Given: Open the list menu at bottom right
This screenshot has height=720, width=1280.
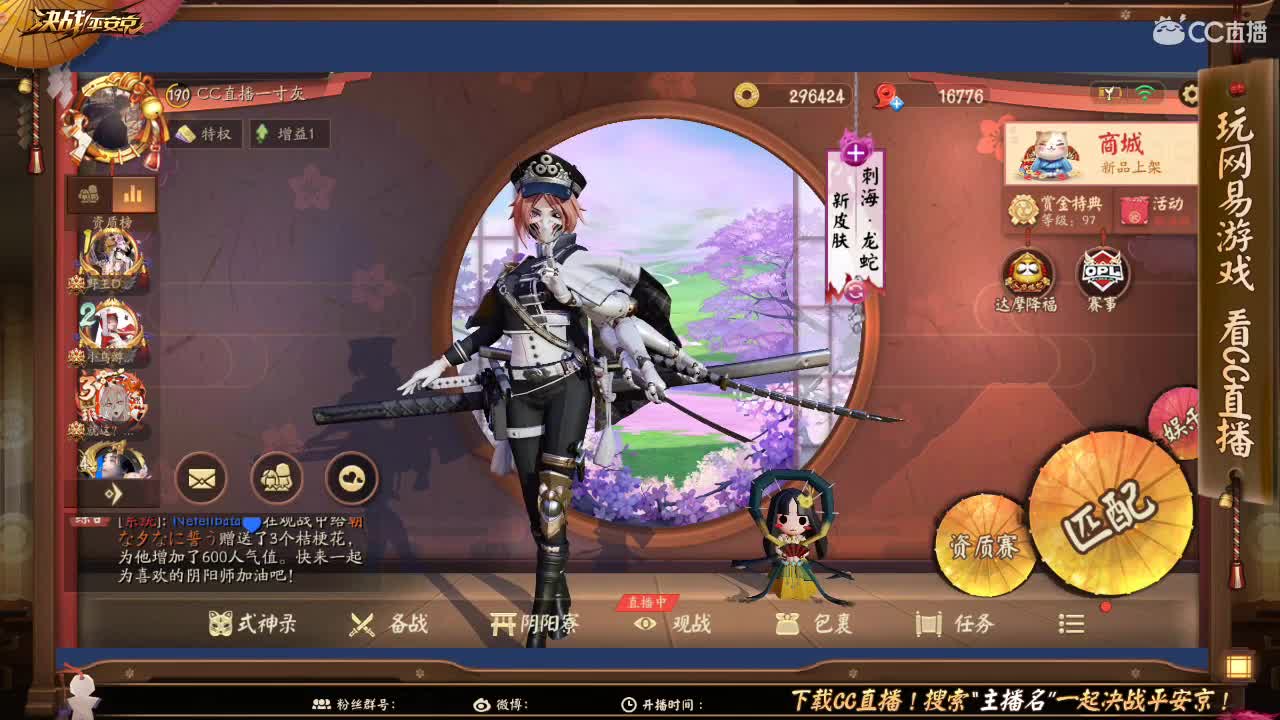Looking at the screenshot, I should coord(1070,623).
